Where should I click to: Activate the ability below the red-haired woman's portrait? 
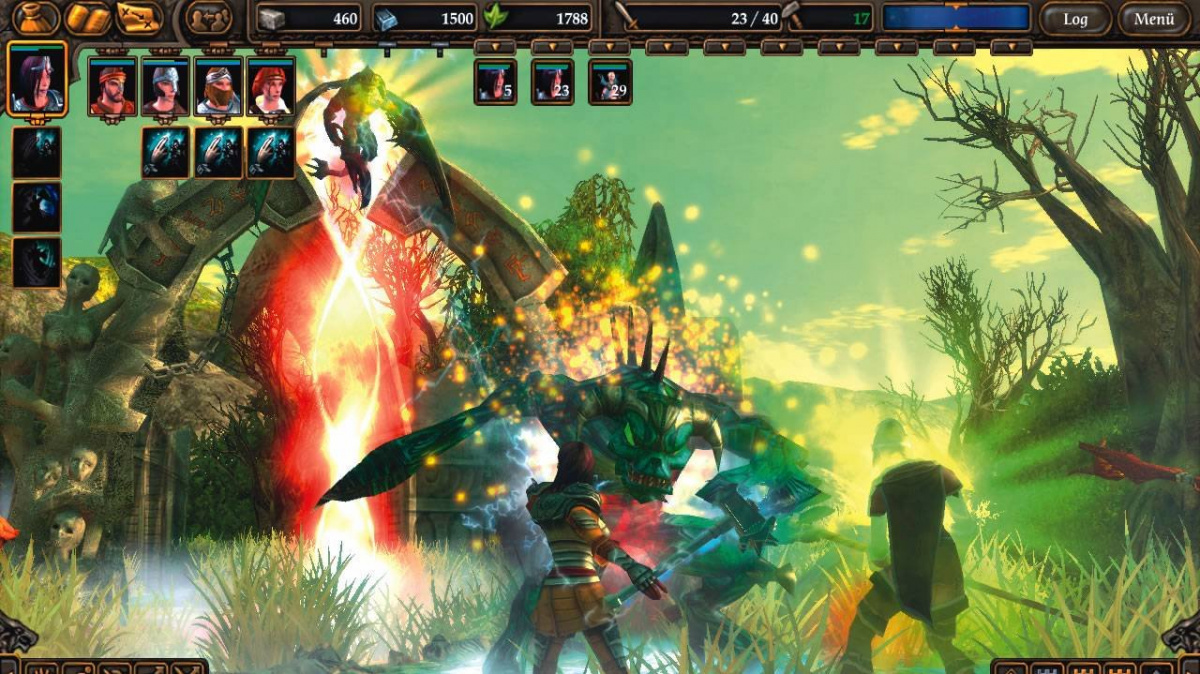pyautogui.click(x=271, y=152)
